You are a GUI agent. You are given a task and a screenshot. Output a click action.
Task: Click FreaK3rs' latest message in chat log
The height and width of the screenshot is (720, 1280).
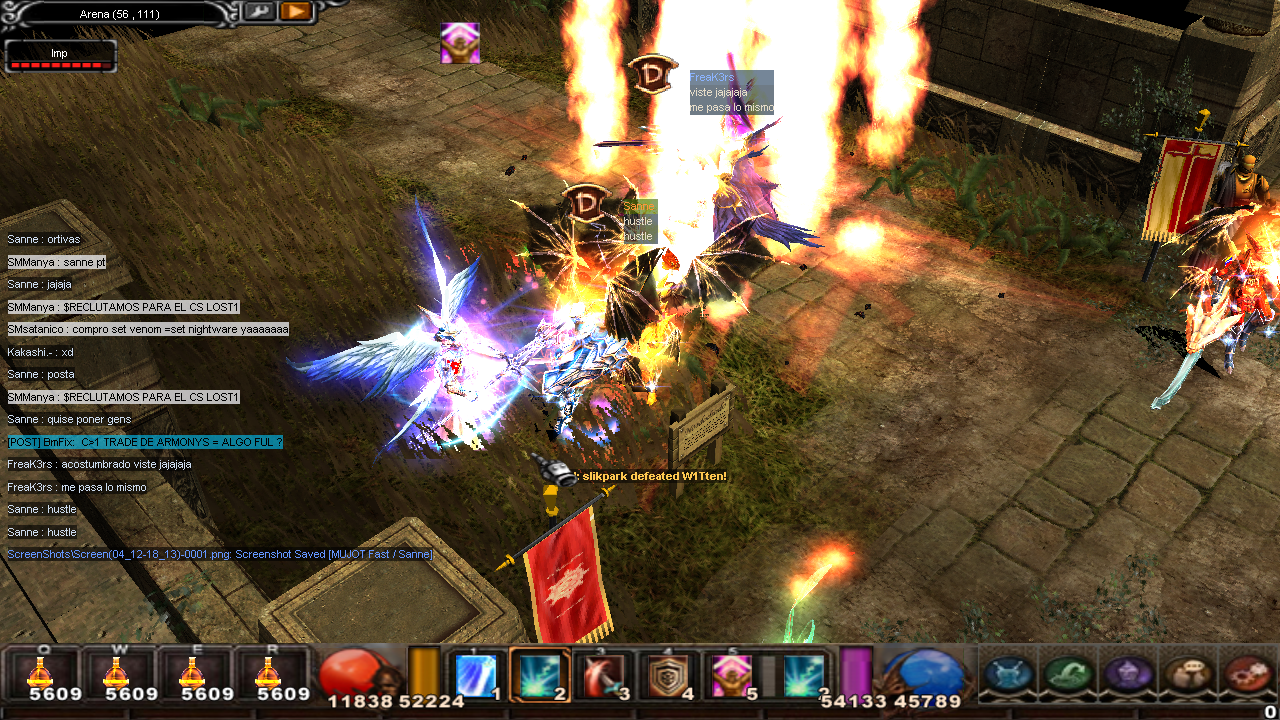coord(77,487)
